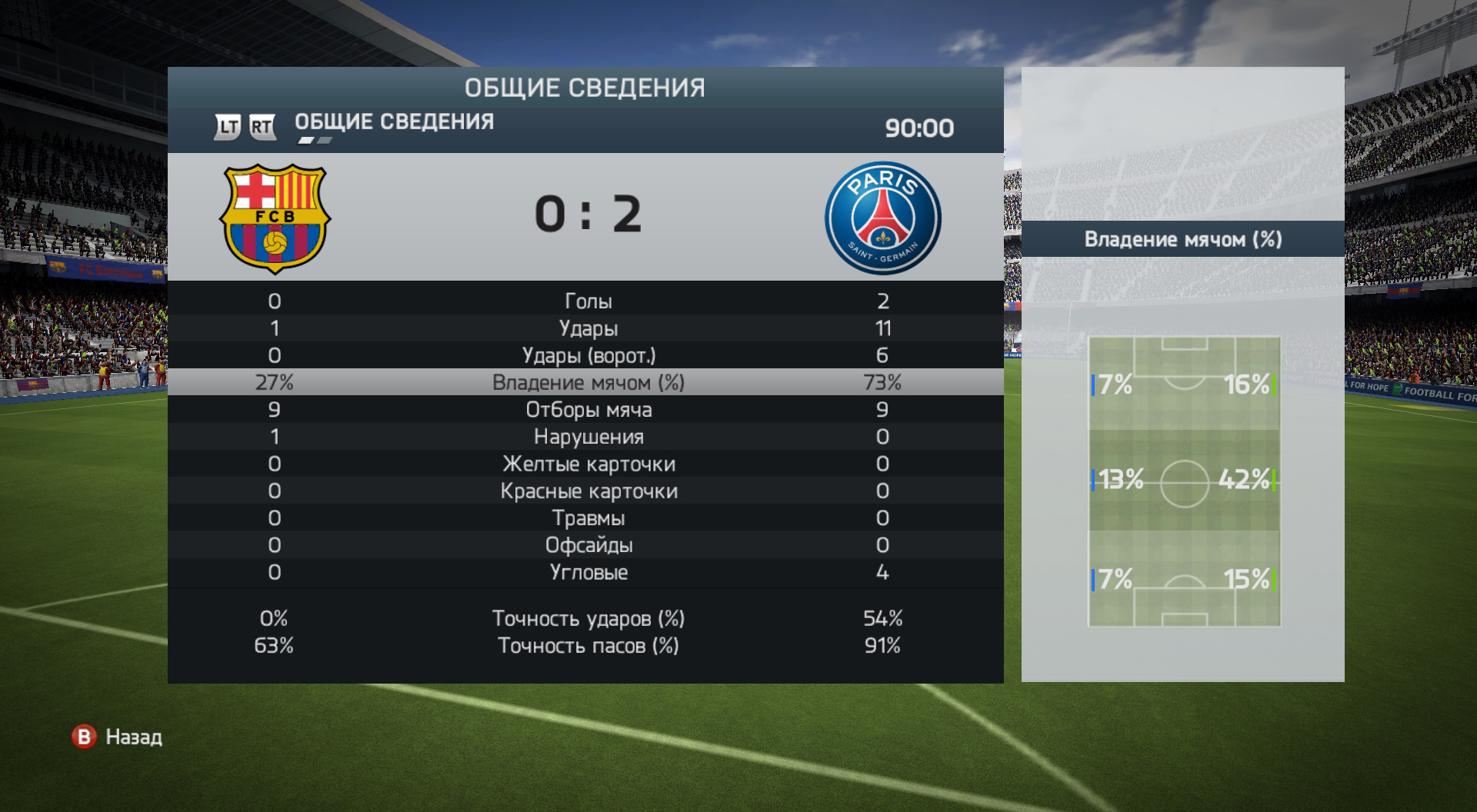Select the Травмы stat row
This screenshot has height=812, width=1477.
(588, 518)
